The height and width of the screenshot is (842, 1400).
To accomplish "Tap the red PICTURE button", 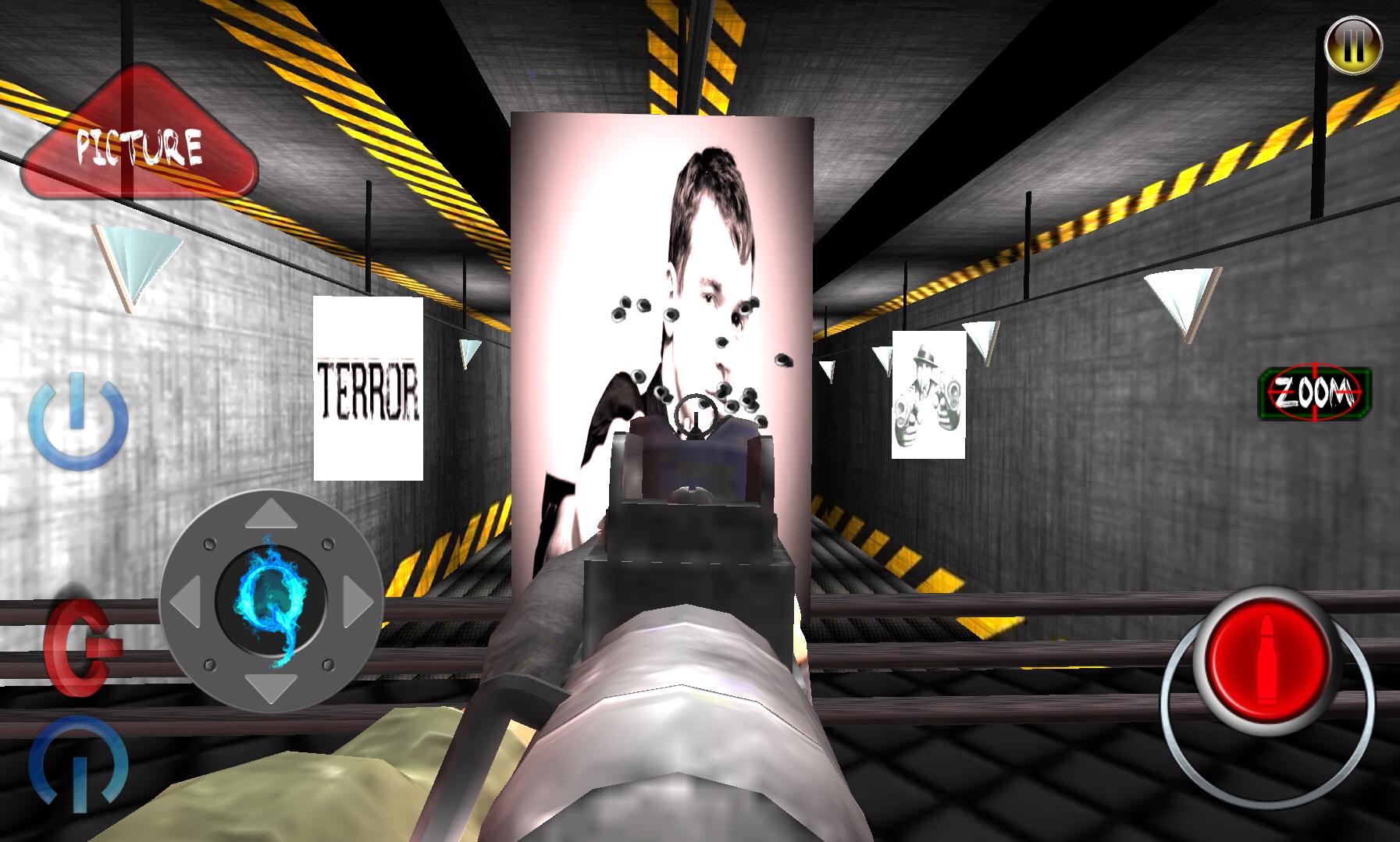I will tap(141, 140).
